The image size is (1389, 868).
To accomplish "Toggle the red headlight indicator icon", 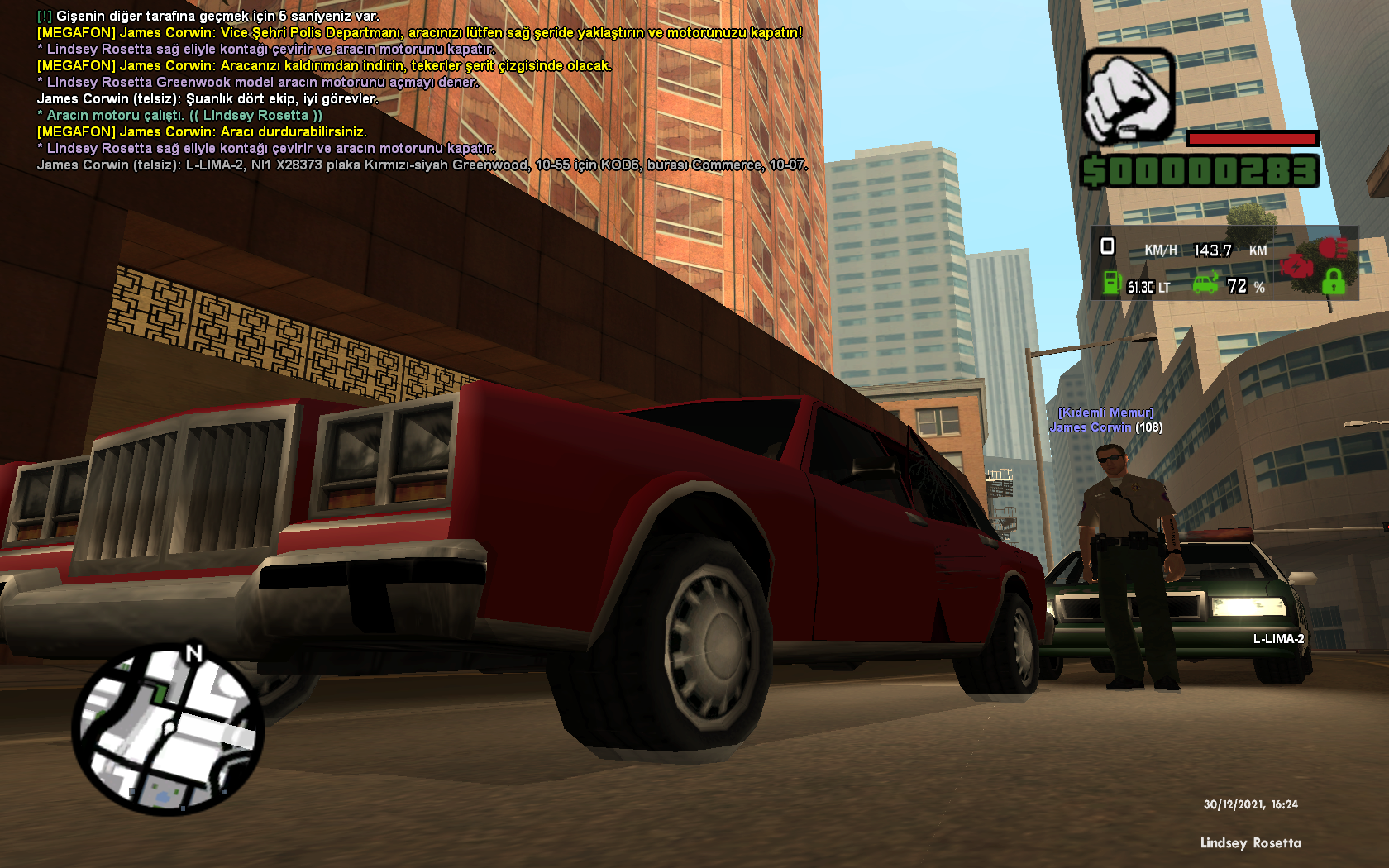I will (1332, 247).
